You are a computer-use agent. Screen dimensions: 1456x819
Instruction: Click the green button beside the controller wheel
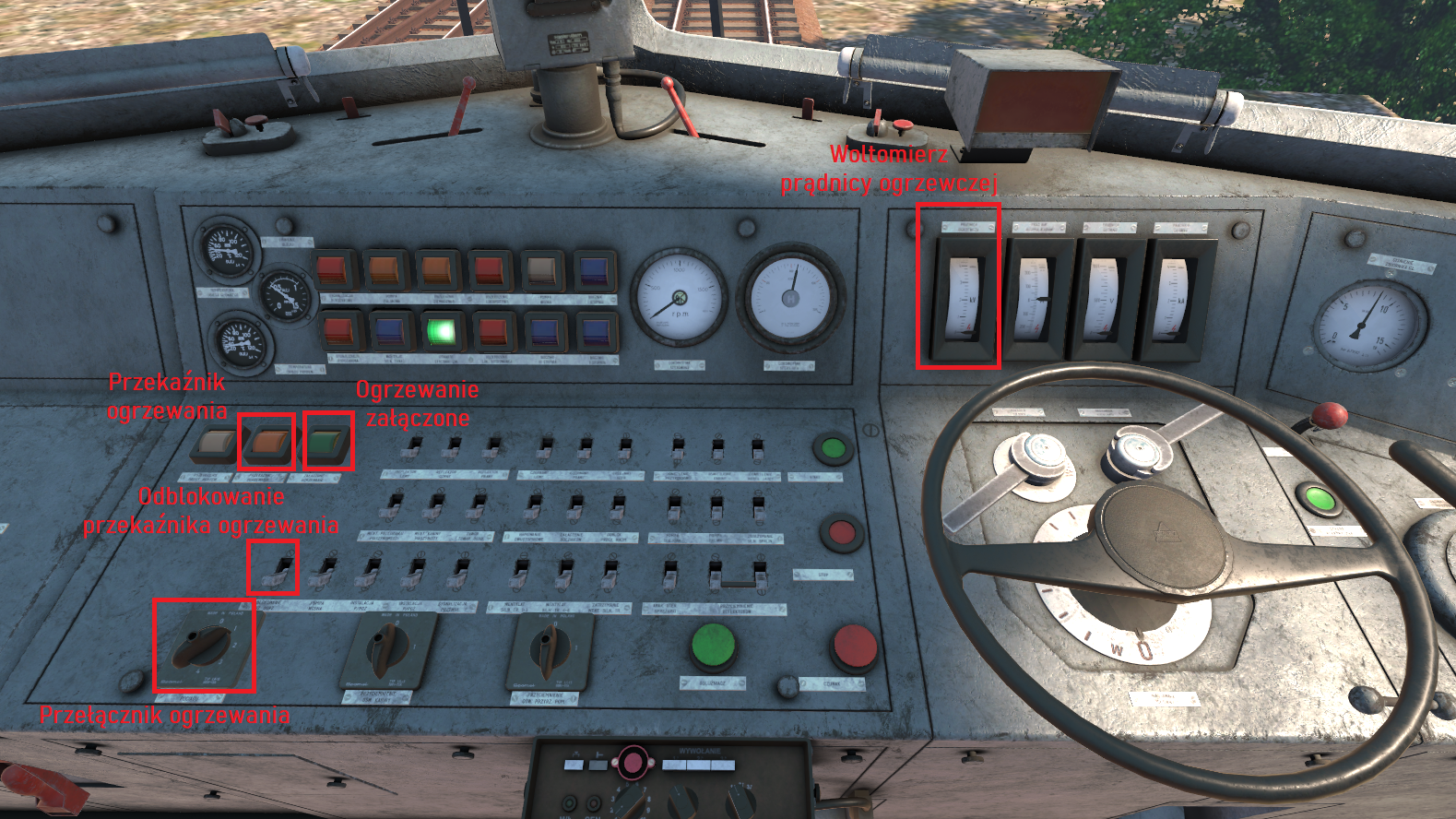1320,500
